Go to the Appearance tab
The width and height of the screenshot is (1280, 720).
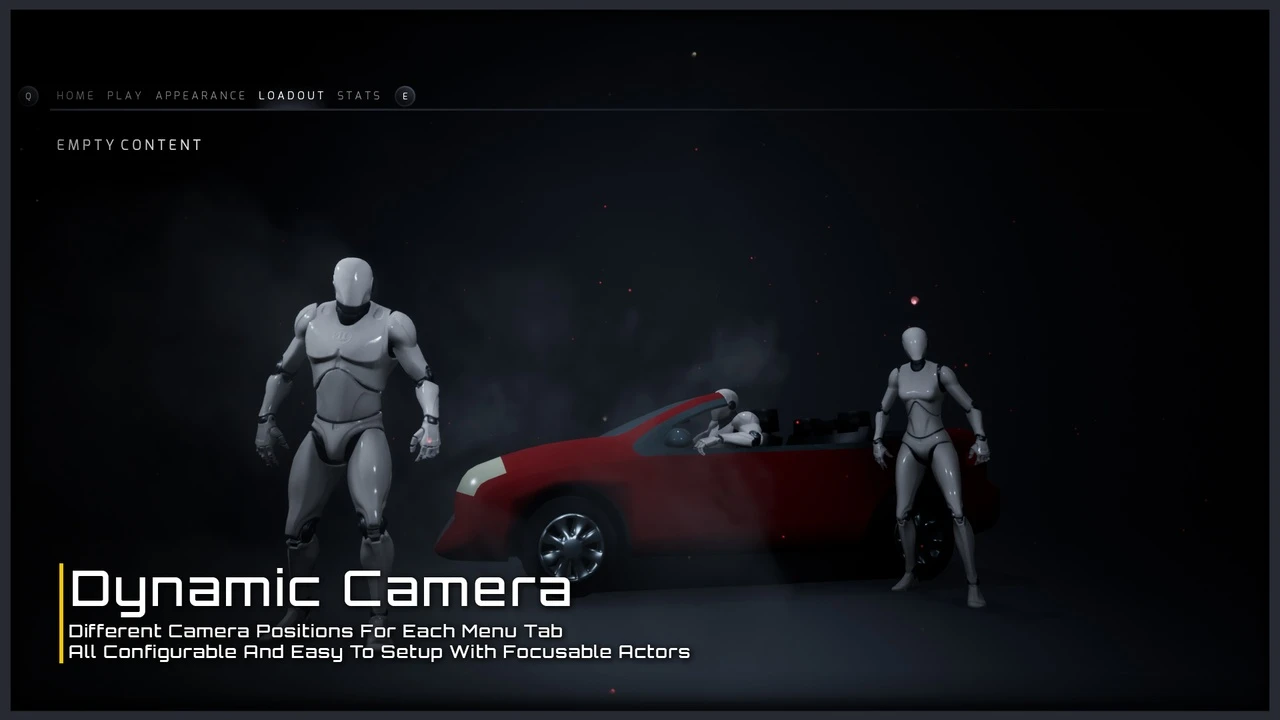200,96
